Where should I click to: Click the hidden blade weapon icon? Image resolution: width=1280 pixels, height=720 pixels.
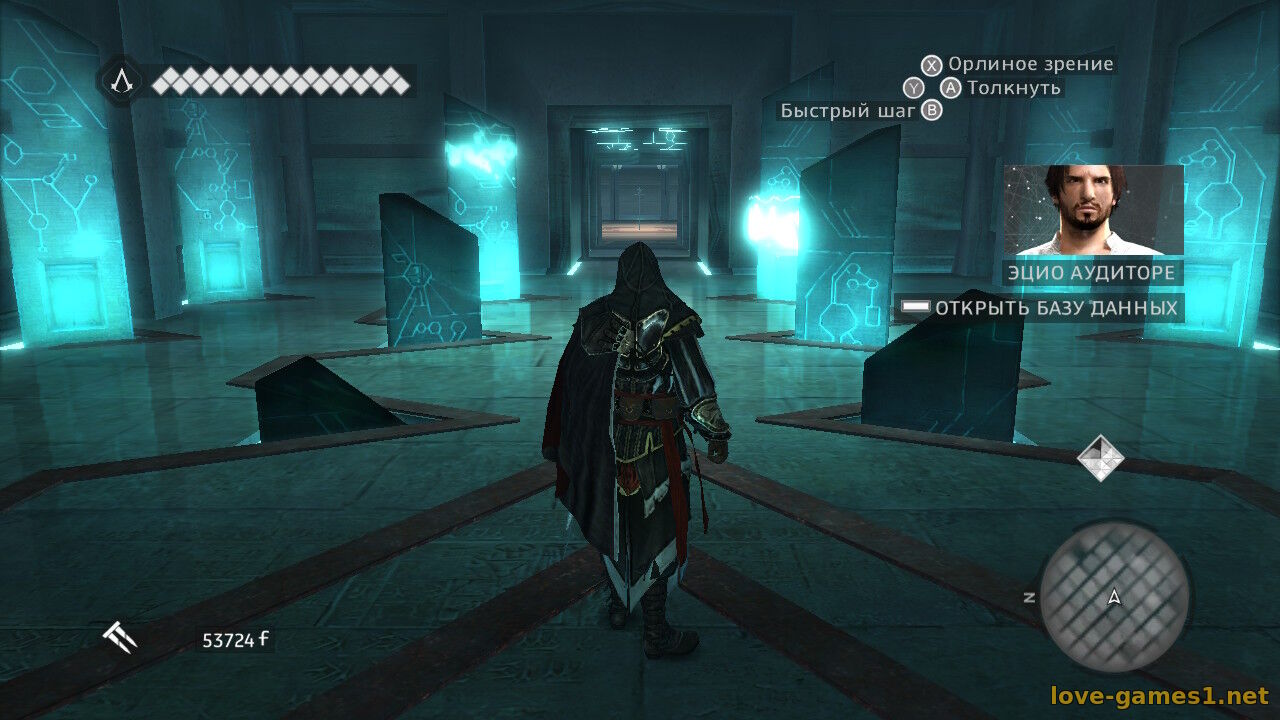[x=120, y=637]
